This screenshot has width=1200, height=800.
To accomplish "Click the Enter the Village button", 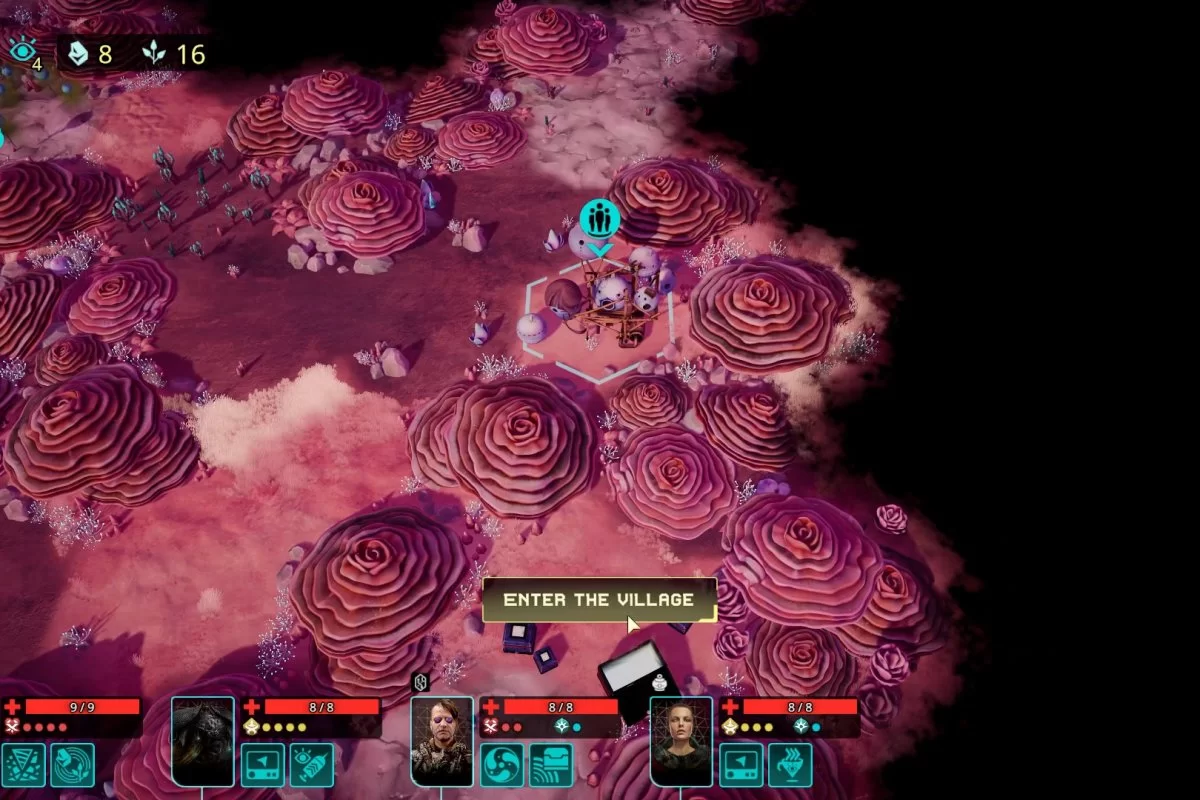I will coord(599,600).
